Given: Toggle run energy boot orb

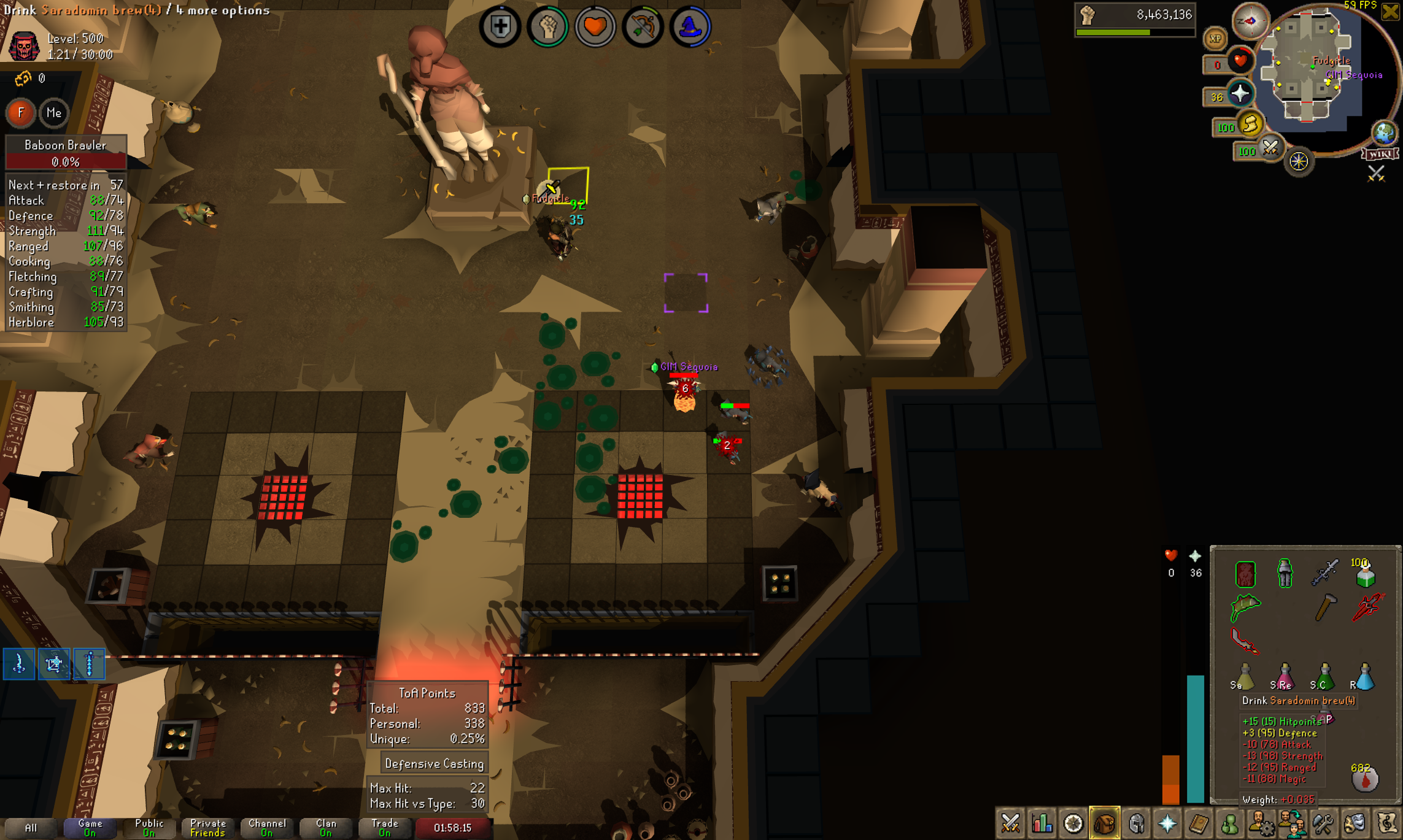Looking at the screenshot, I should click(1250, 125).
